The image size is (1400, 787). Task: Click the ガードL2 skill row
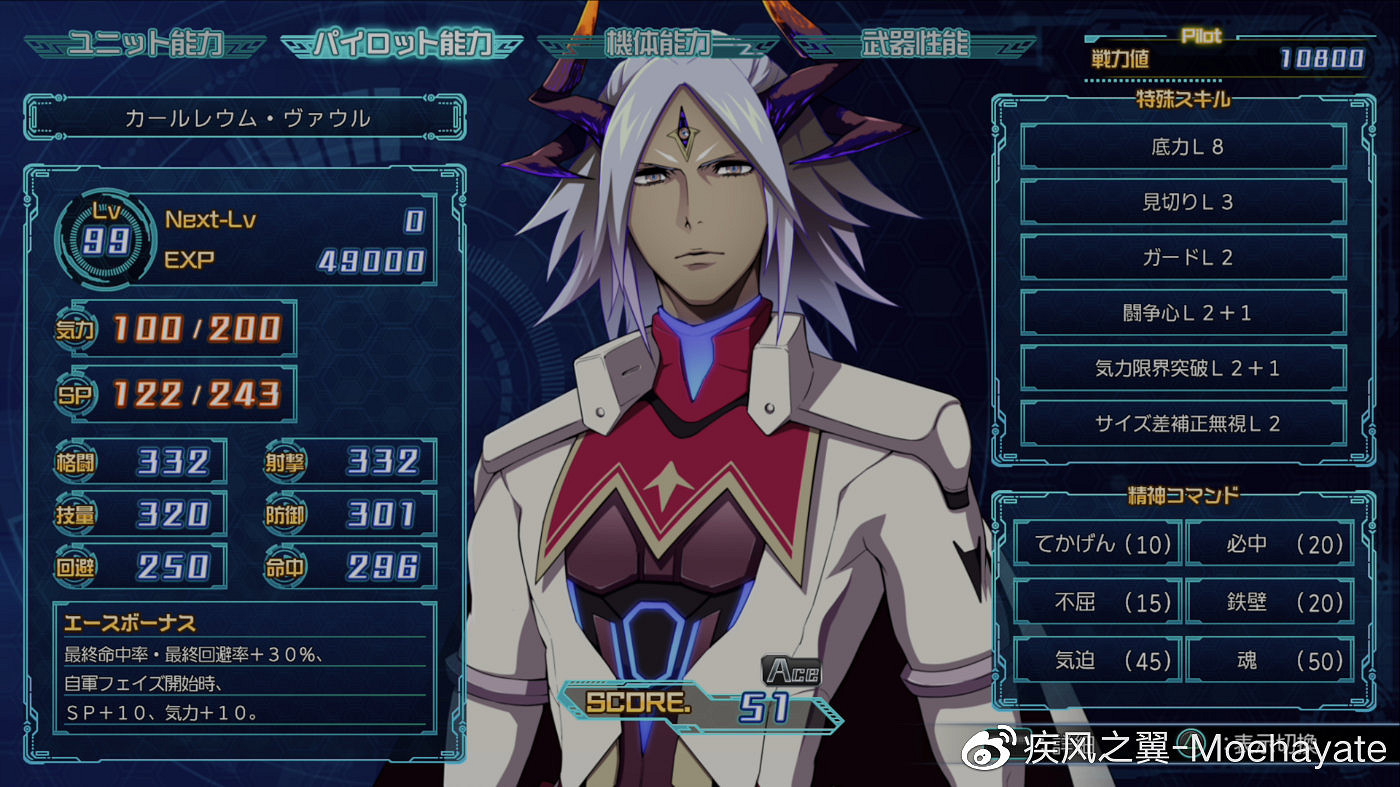(x=1185, y=258)
